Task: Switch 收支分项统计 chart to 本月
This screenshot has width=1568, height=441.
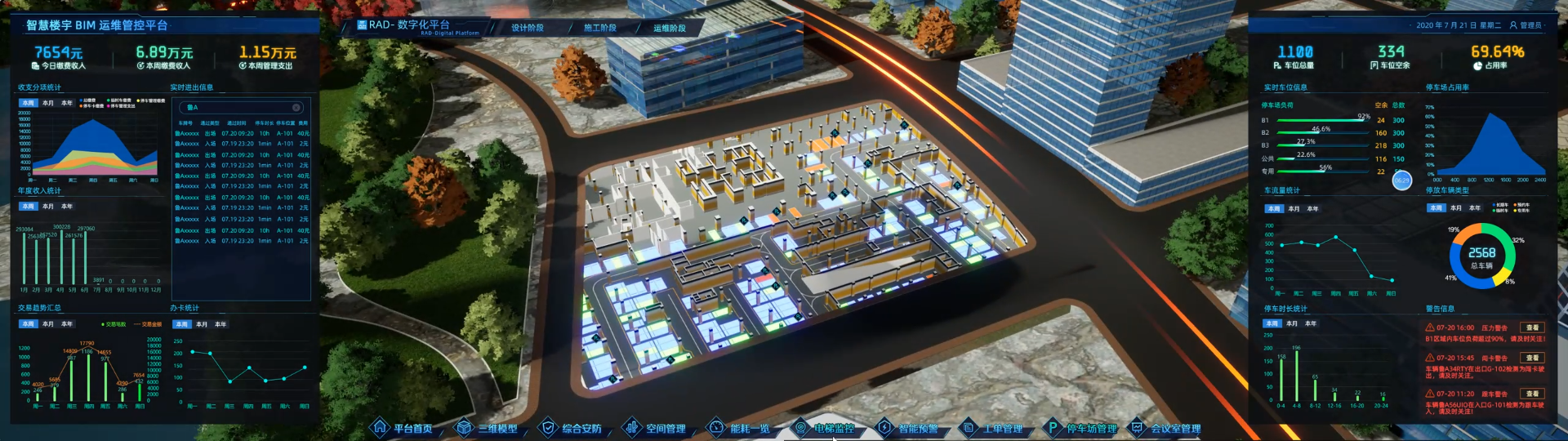Action: coord(48,103)
